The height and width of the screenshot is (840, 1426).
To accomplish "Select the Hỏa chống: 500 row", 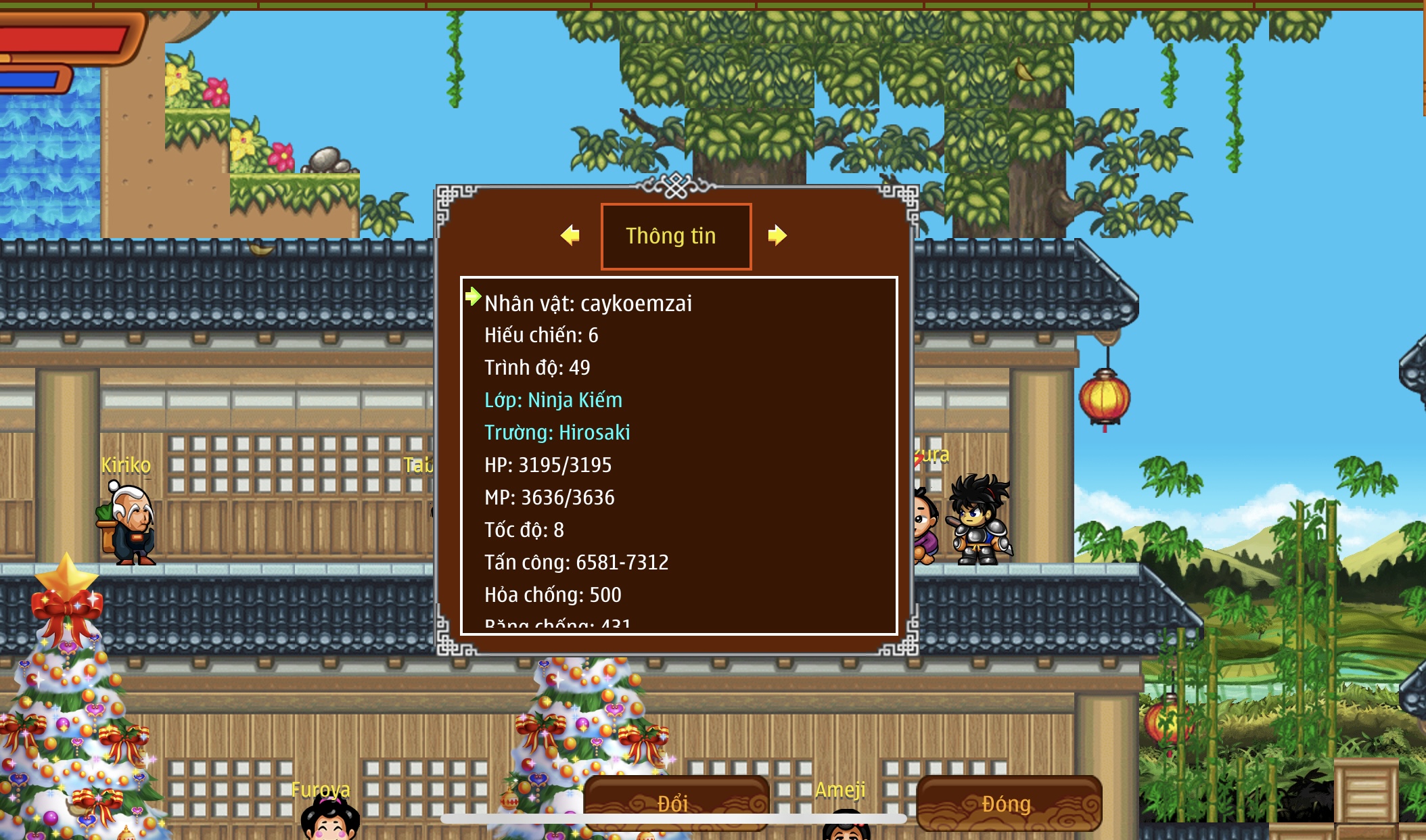I will coord(553,595).
